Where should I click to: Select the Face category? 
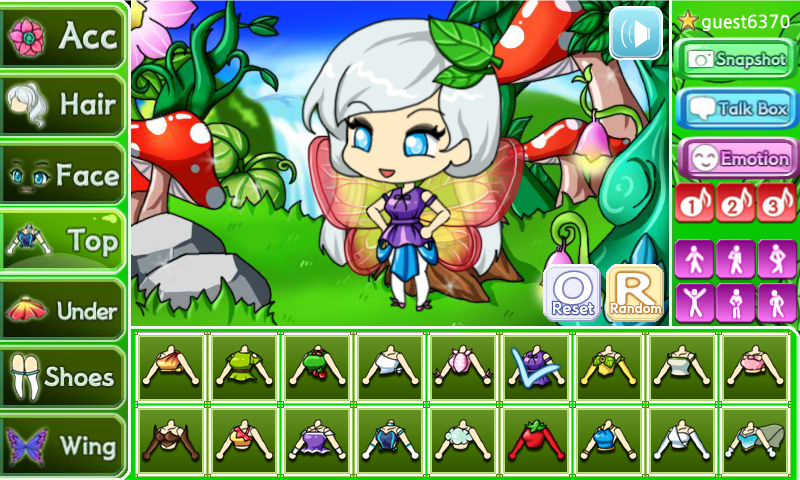coord(63,175)
